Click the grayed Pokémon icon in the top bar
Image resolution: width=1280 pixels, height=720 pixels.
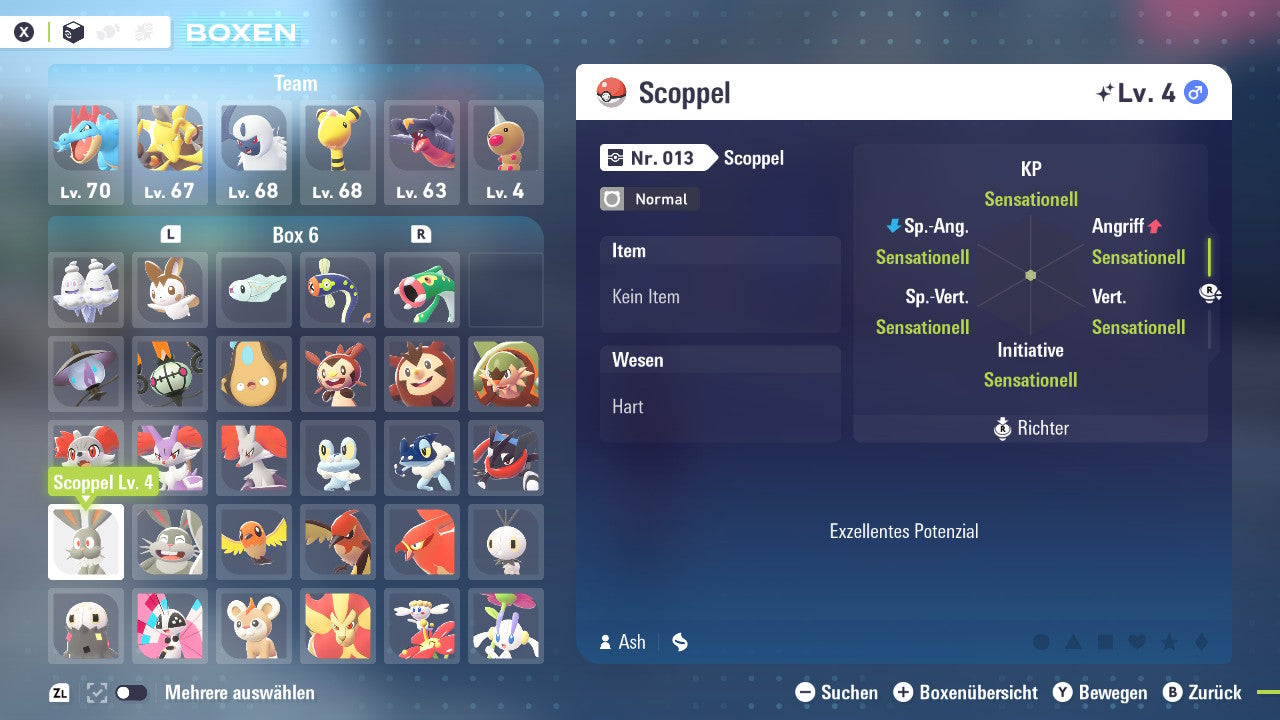click(x=107, y=30)
